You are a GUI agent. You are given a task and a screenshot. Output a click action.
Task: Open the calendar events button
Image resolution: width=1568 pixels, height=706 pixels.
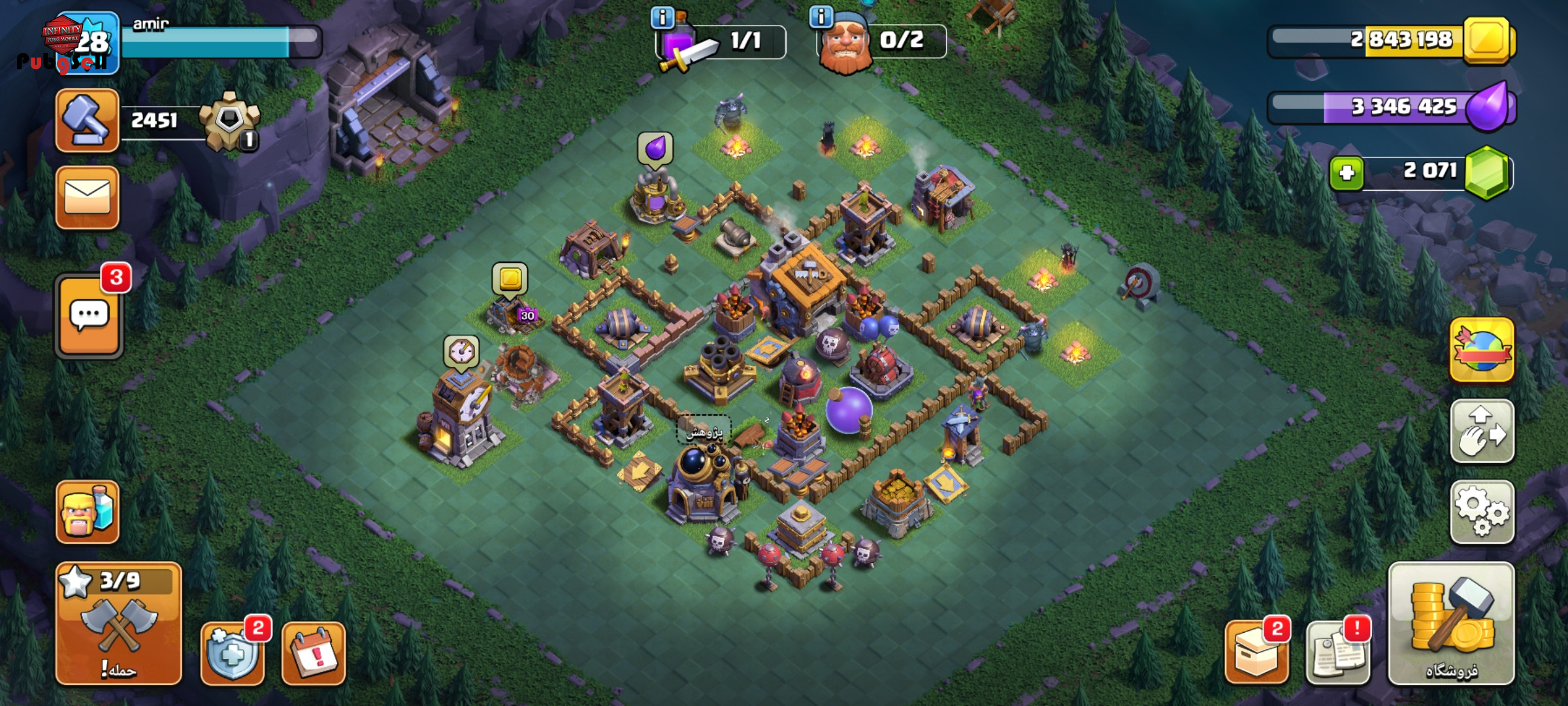pyautogui.click(x=314, y=653)
